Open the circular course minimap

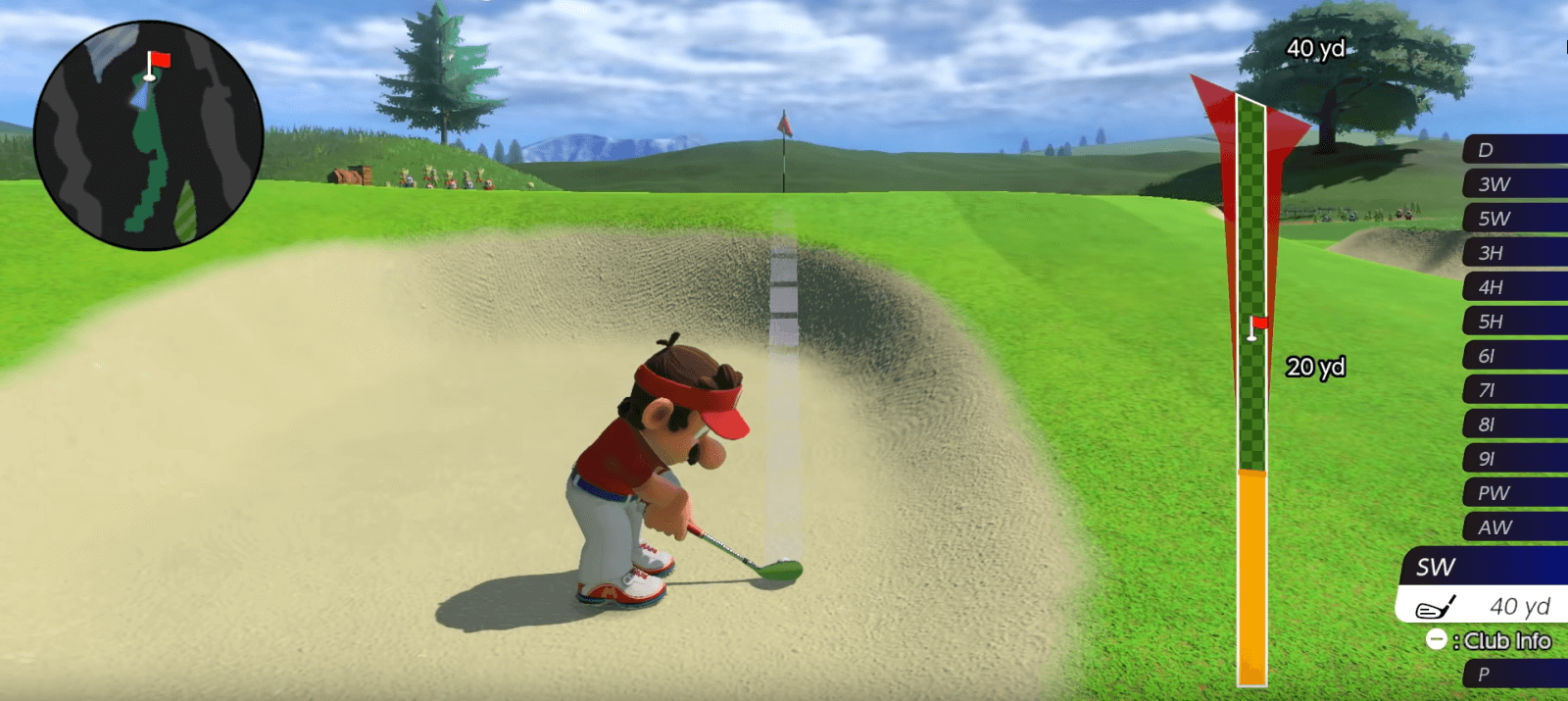pyautogui.click(x=148, y=135)
